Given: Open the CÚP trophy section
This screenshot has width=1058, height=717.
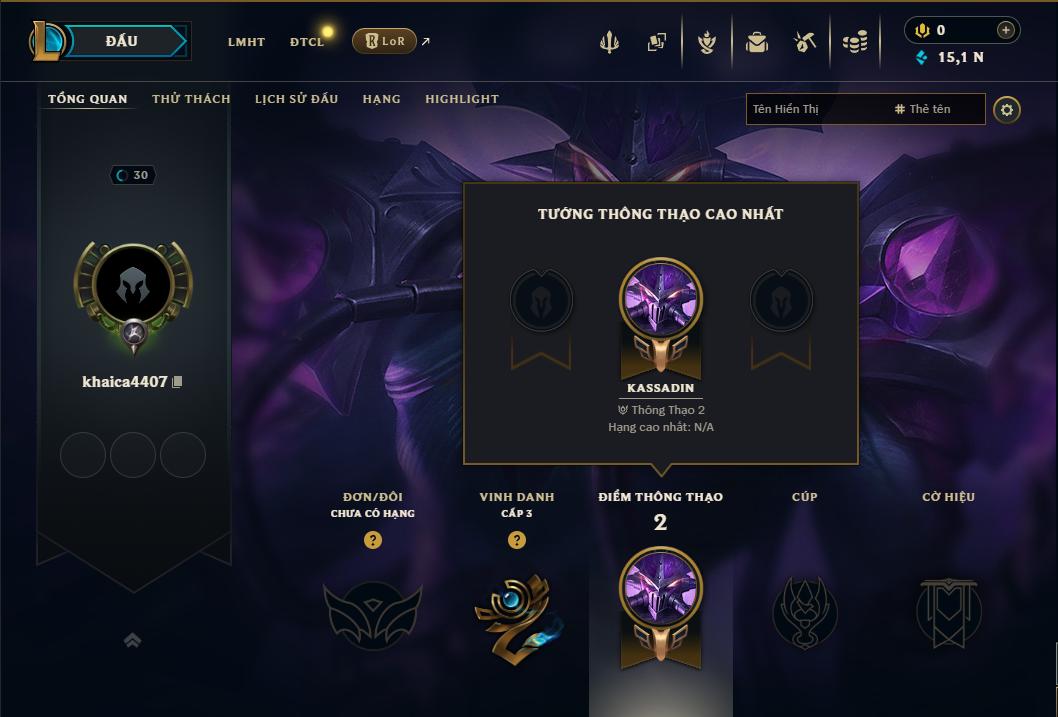Looking at the screenshot, I should 805,610.
